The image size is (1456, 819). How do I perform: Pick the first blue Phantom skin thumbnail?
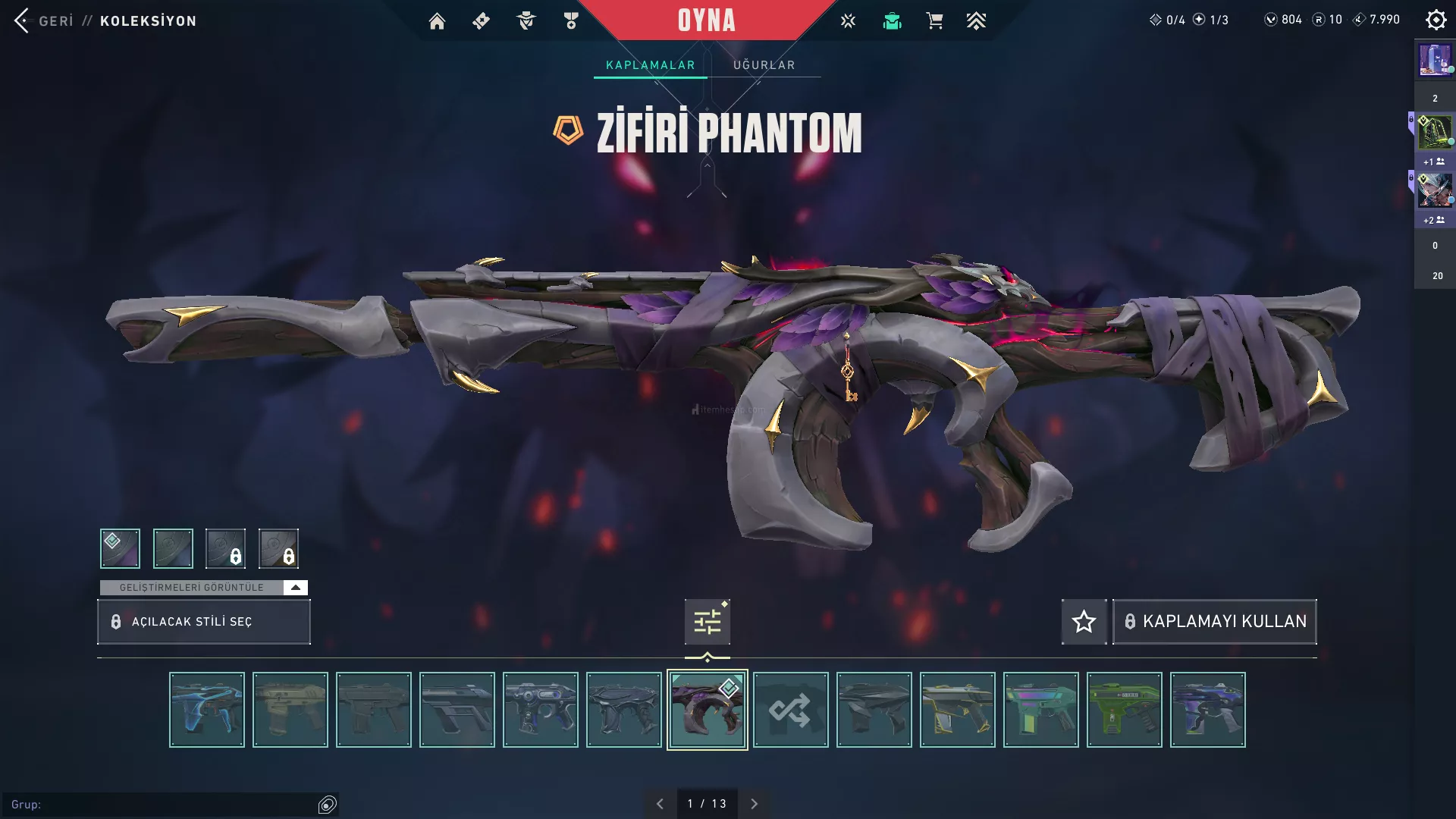pyautogui.click(x=206, y=710)
